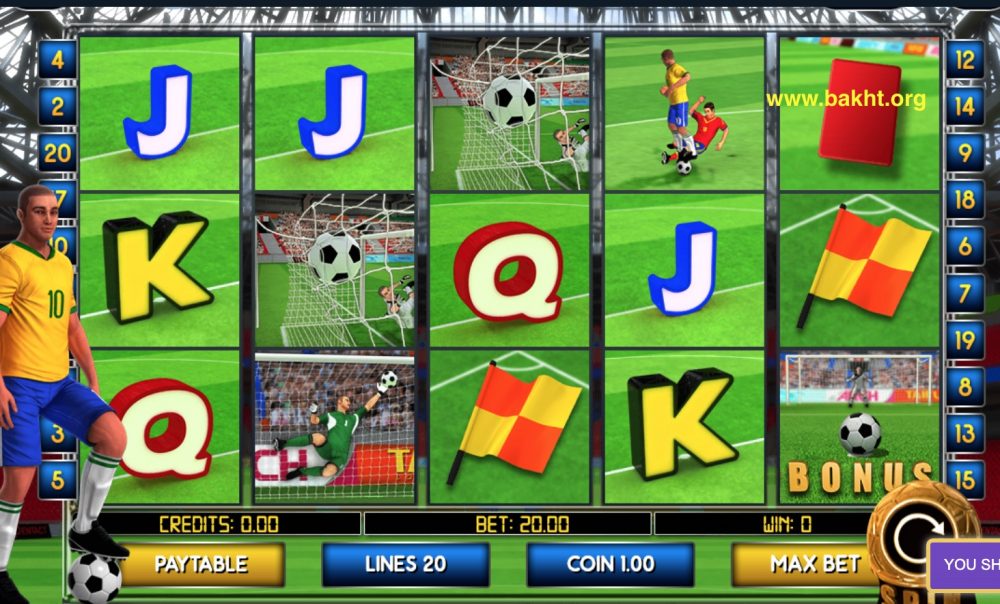Choose payline marker 15

coord(964,480)
